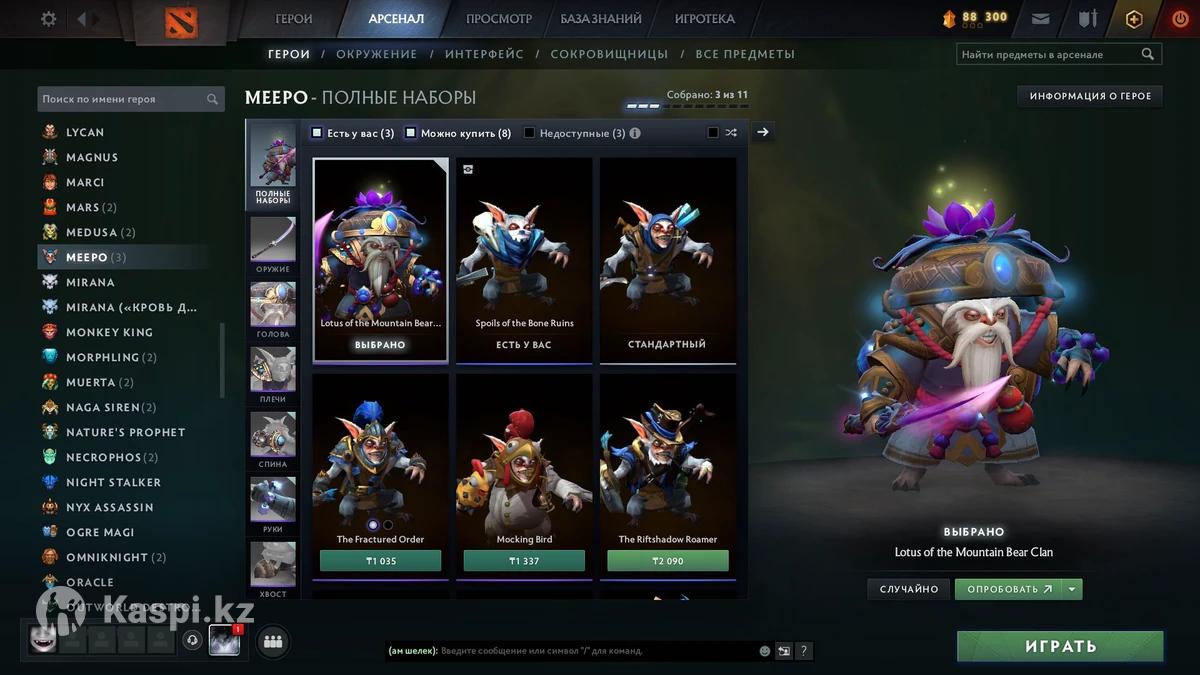Open the settings gear icon
This screenshot has height=675, width=1200.
point(48,19)
